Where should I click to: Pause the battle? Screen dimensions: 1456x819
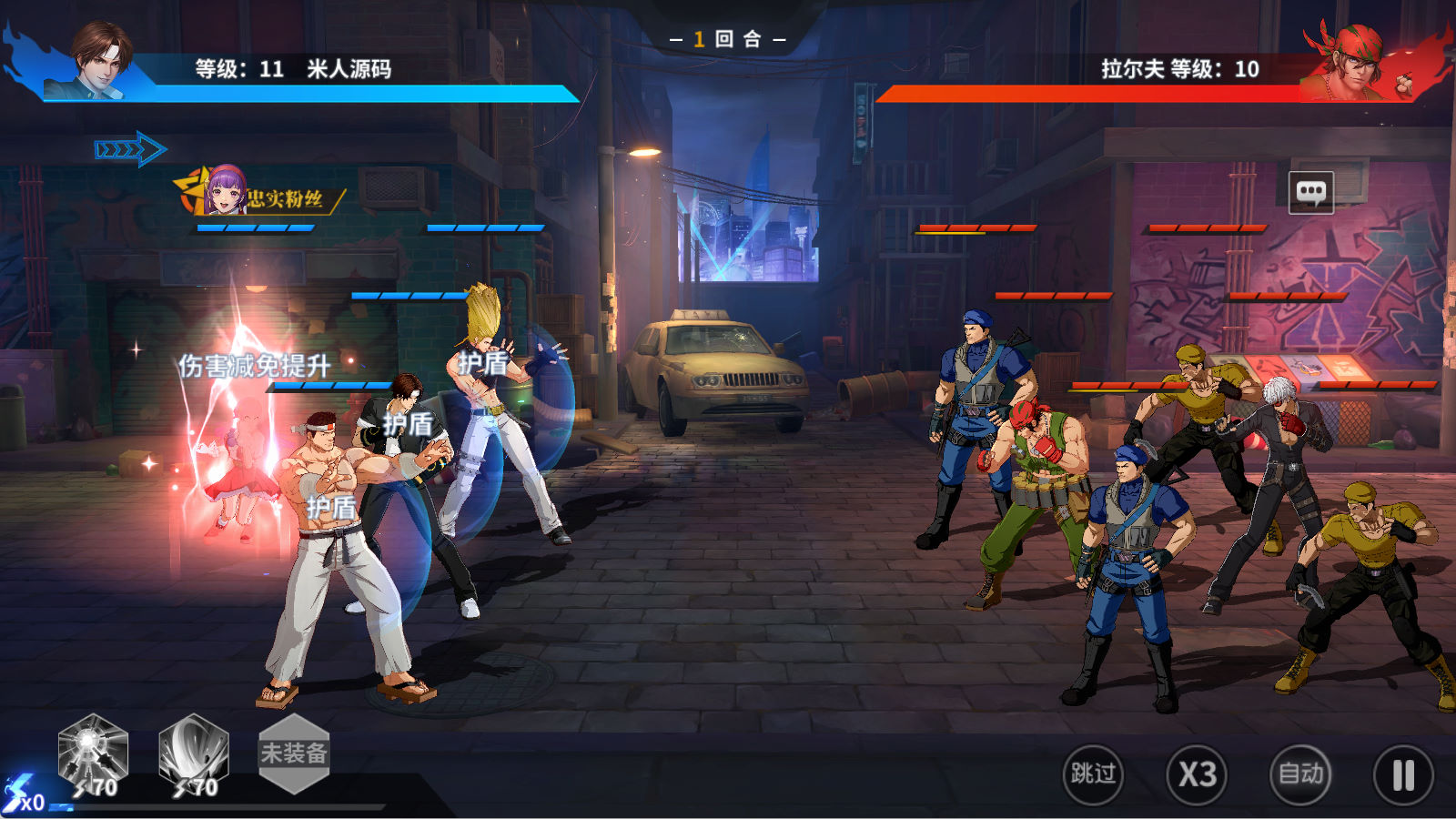click(1403, 775)
